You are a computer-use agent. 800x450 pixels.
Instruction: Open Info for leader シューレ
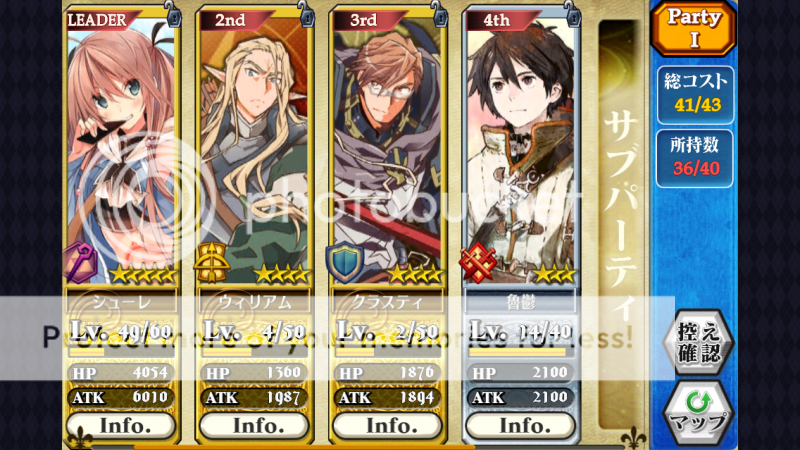(121, 425)
